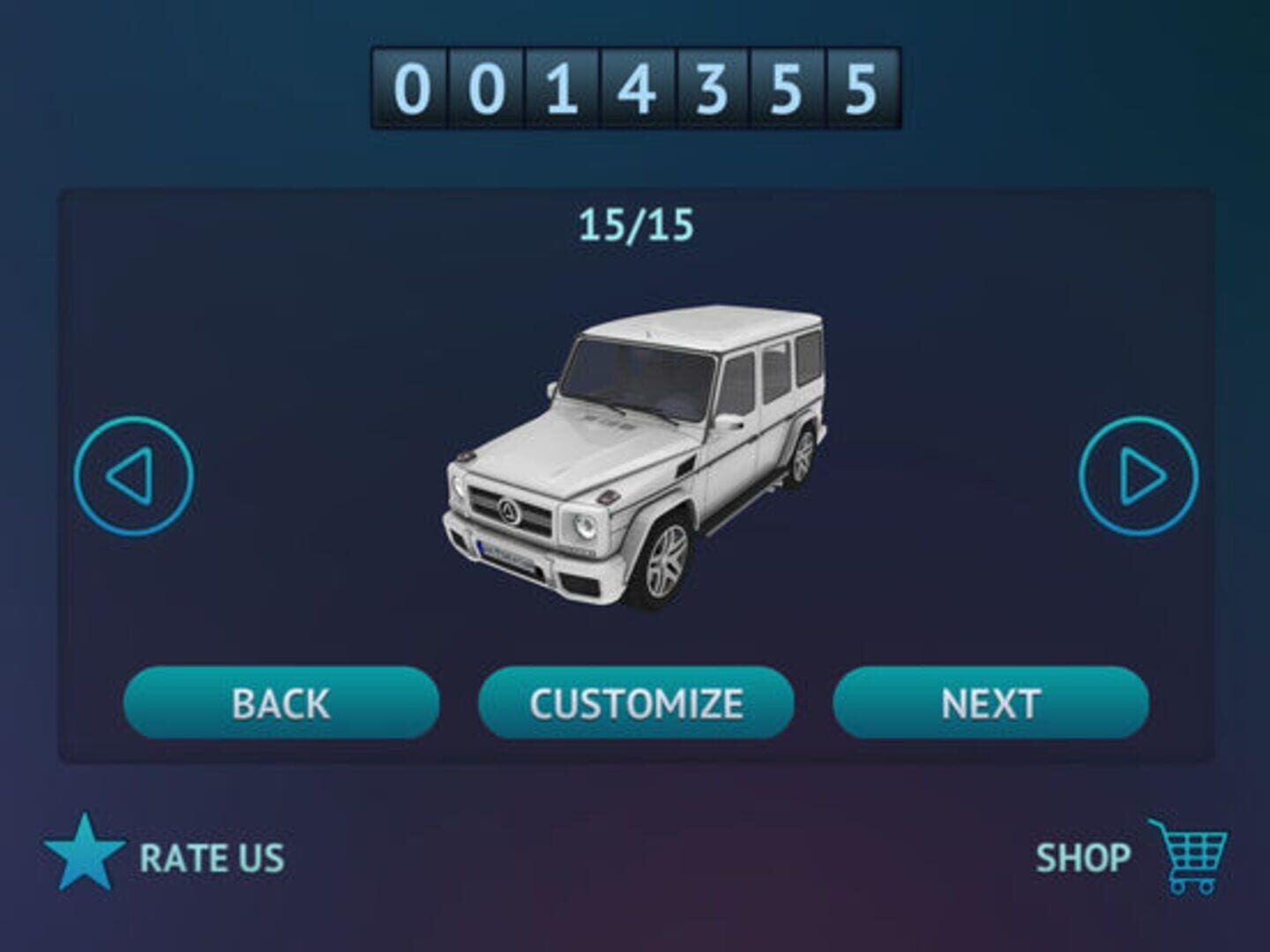Open the SHOP cart
The image size is (1270, 952).
pos(1187,855)
